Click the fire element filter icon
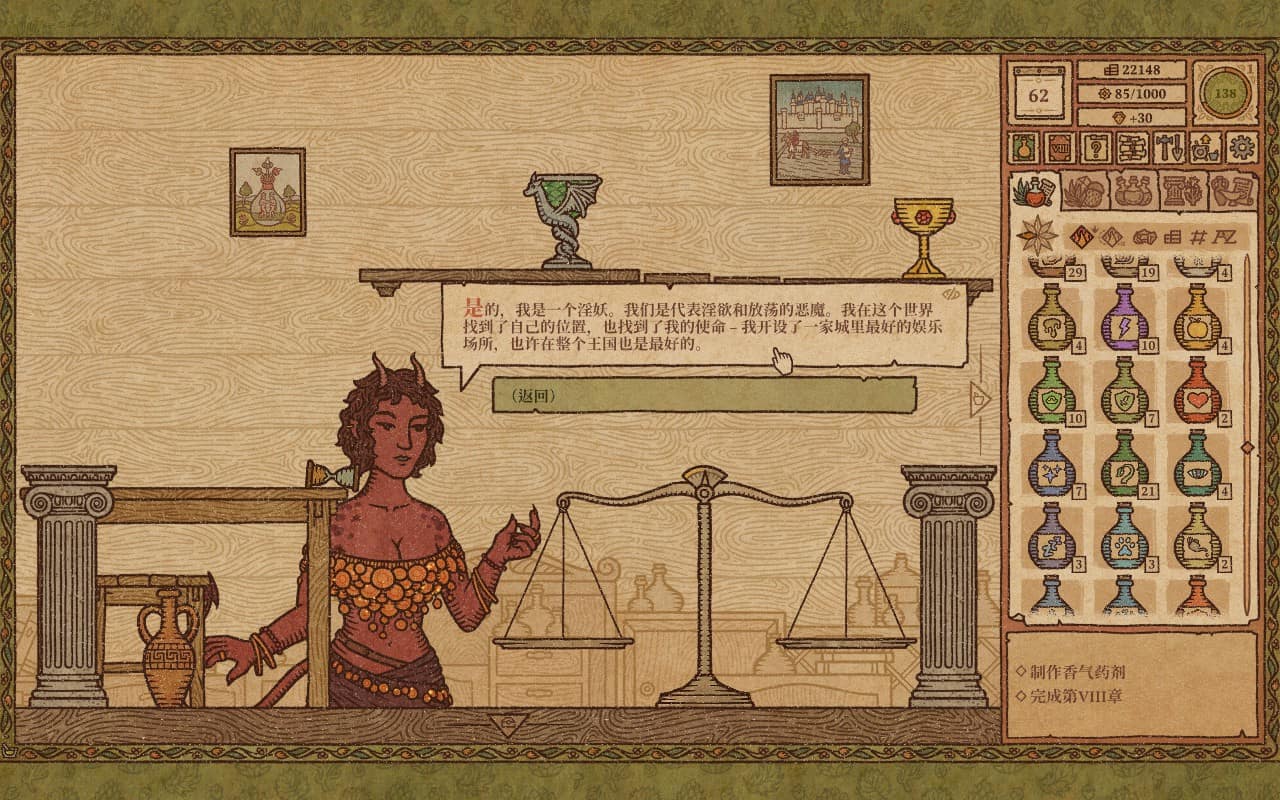Image resolution: width=1280 pixels, height=800 pixels. tap(1082, 237)
